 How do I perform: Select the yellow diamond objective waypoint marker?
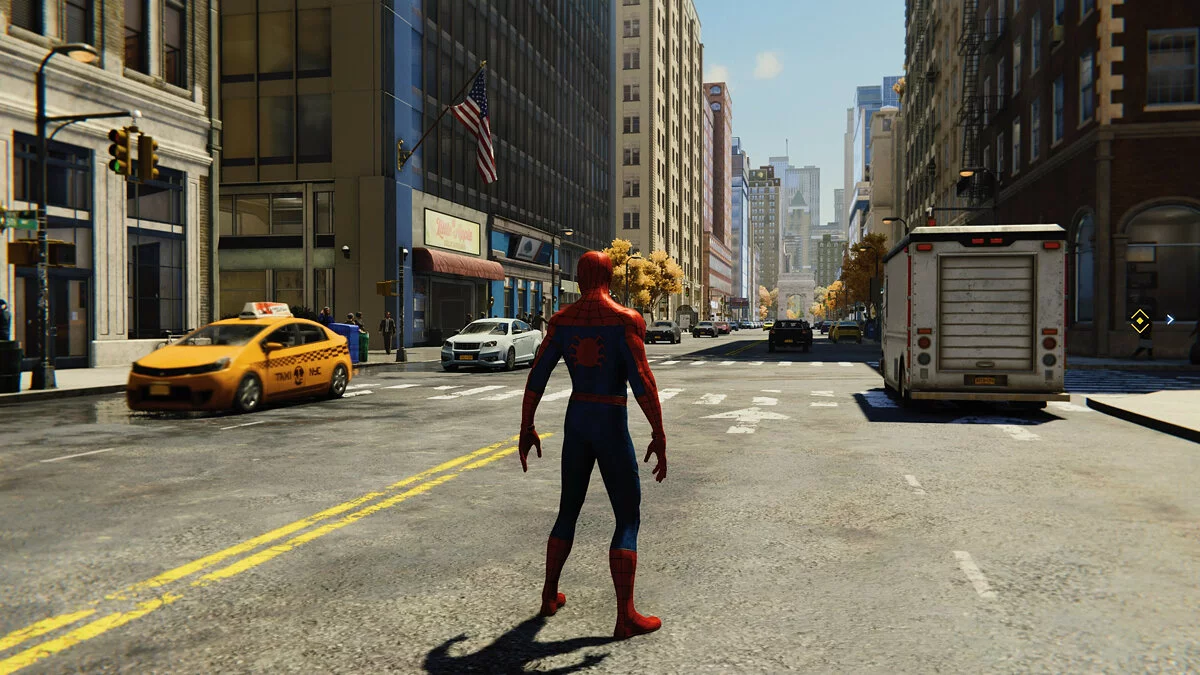tap(1139, 320)
